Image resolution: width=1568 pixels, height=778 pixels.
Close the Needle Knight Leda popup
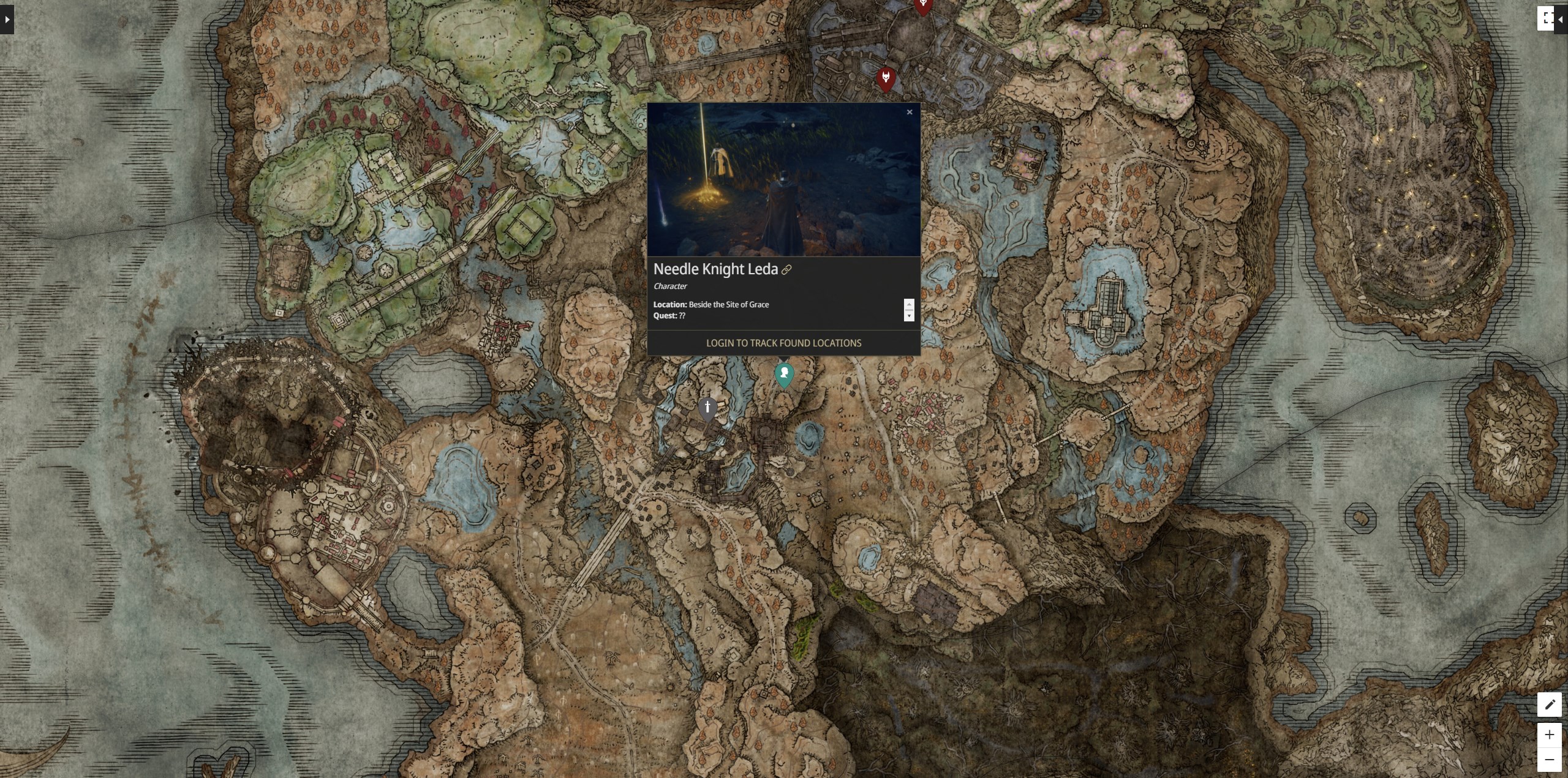click(909, 112)
